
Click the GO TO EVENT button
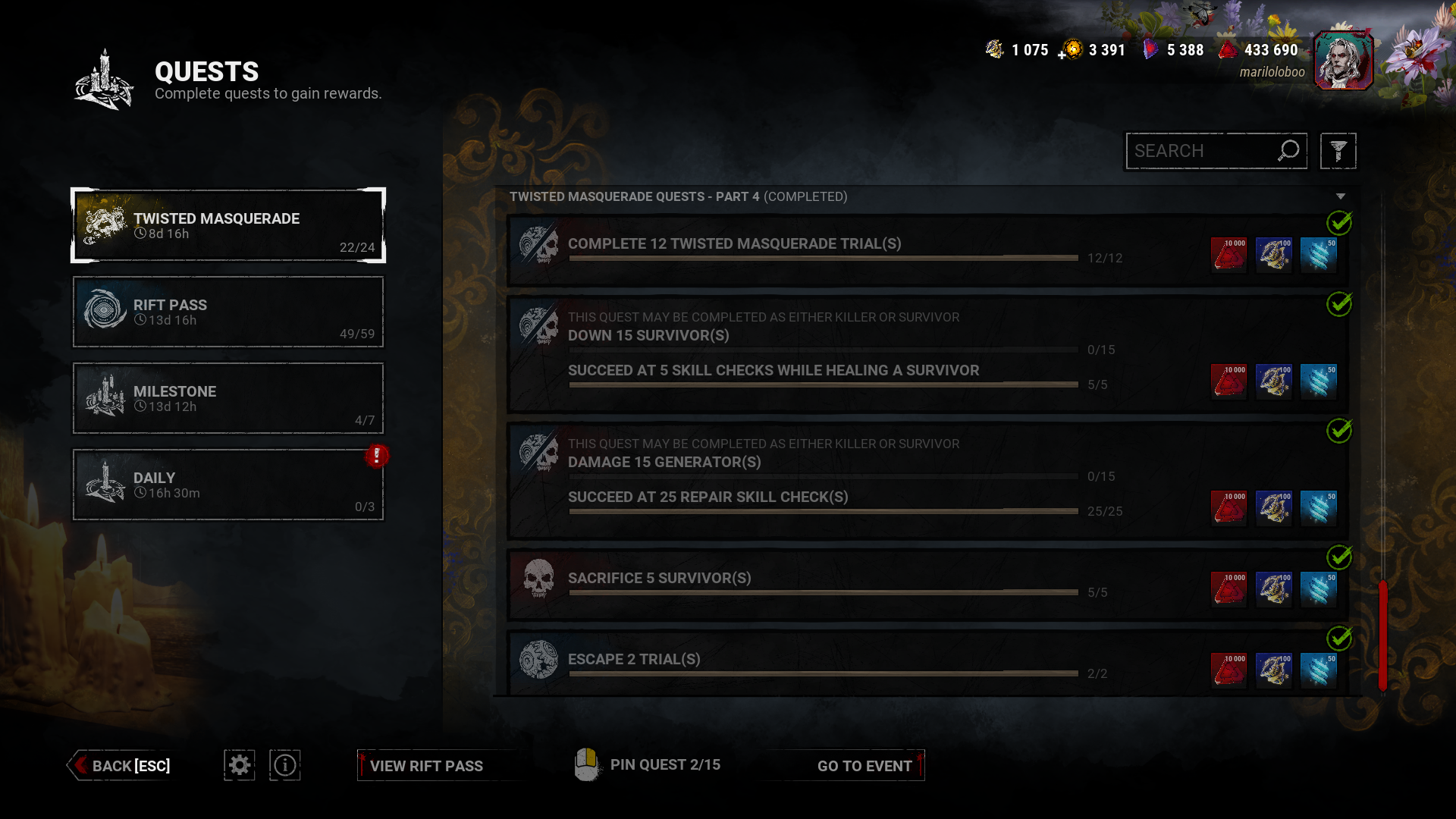click(864, 765)
